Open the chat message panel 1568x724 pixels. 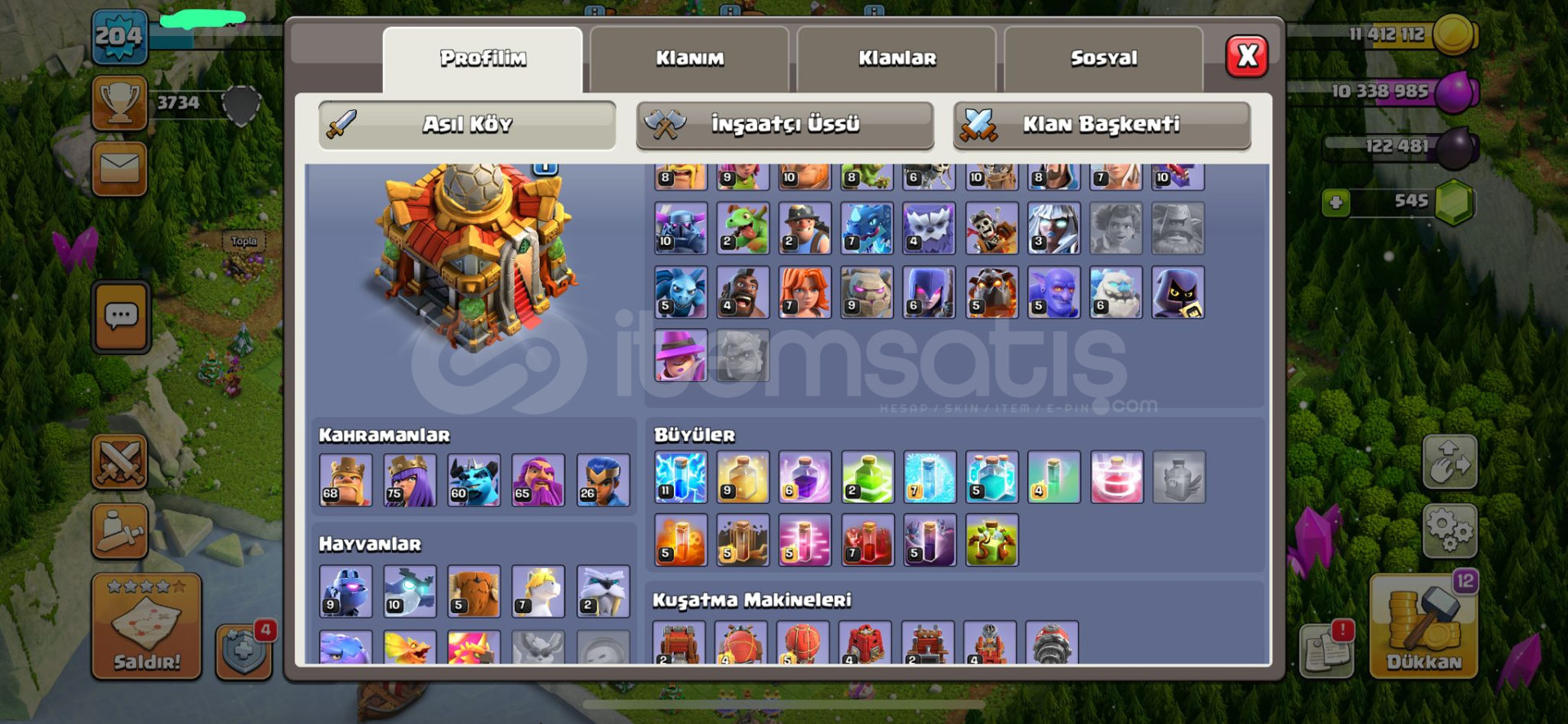tap(121, 317)
